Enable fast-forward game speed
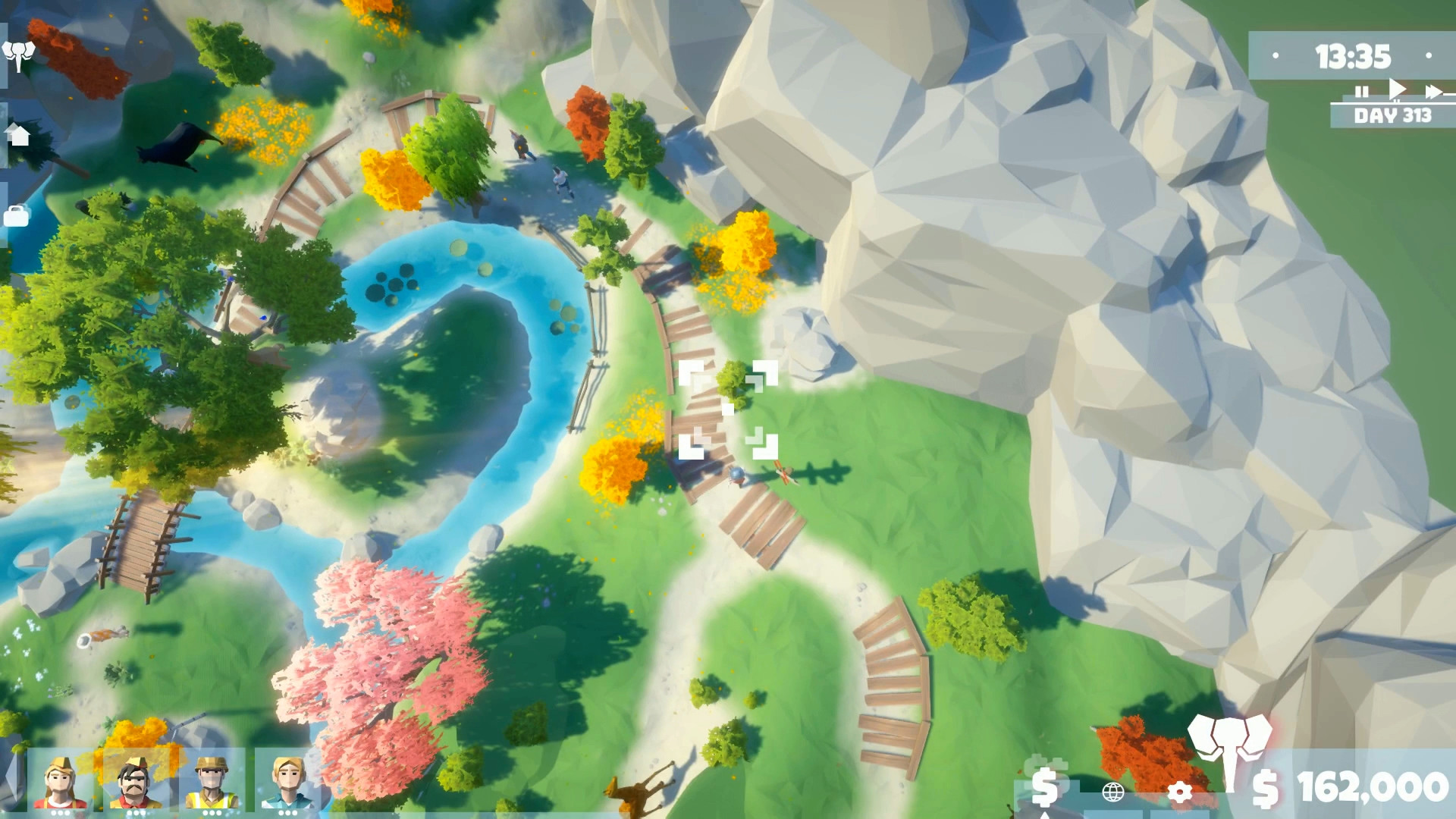The width and height of the screenshot is (1456, 819). point(1433,91)
